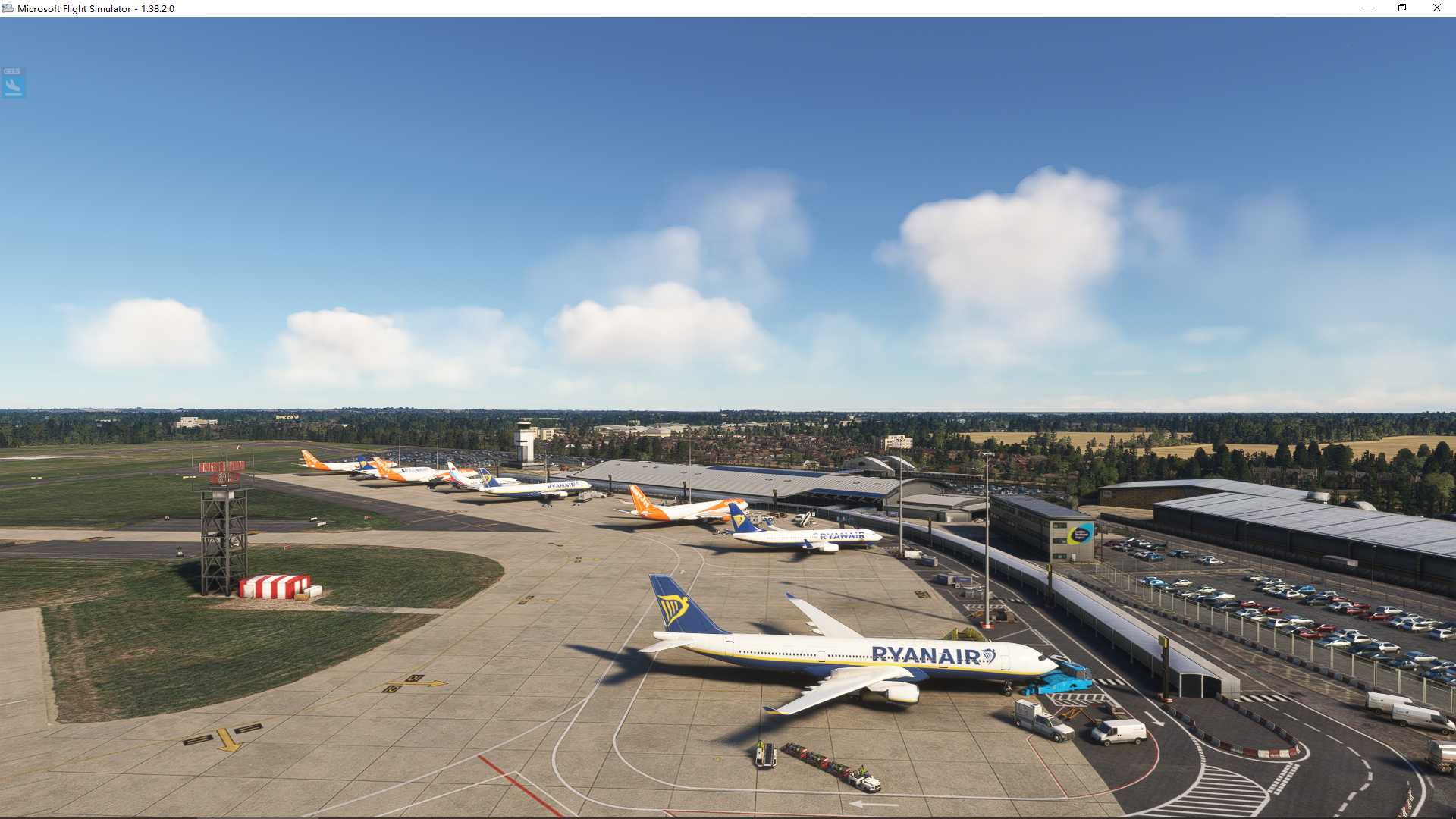This screenshot has height=819, width=1456.
Task: Select the aircraft icon in the top-left overlay
Action: [x=13, y=86]
